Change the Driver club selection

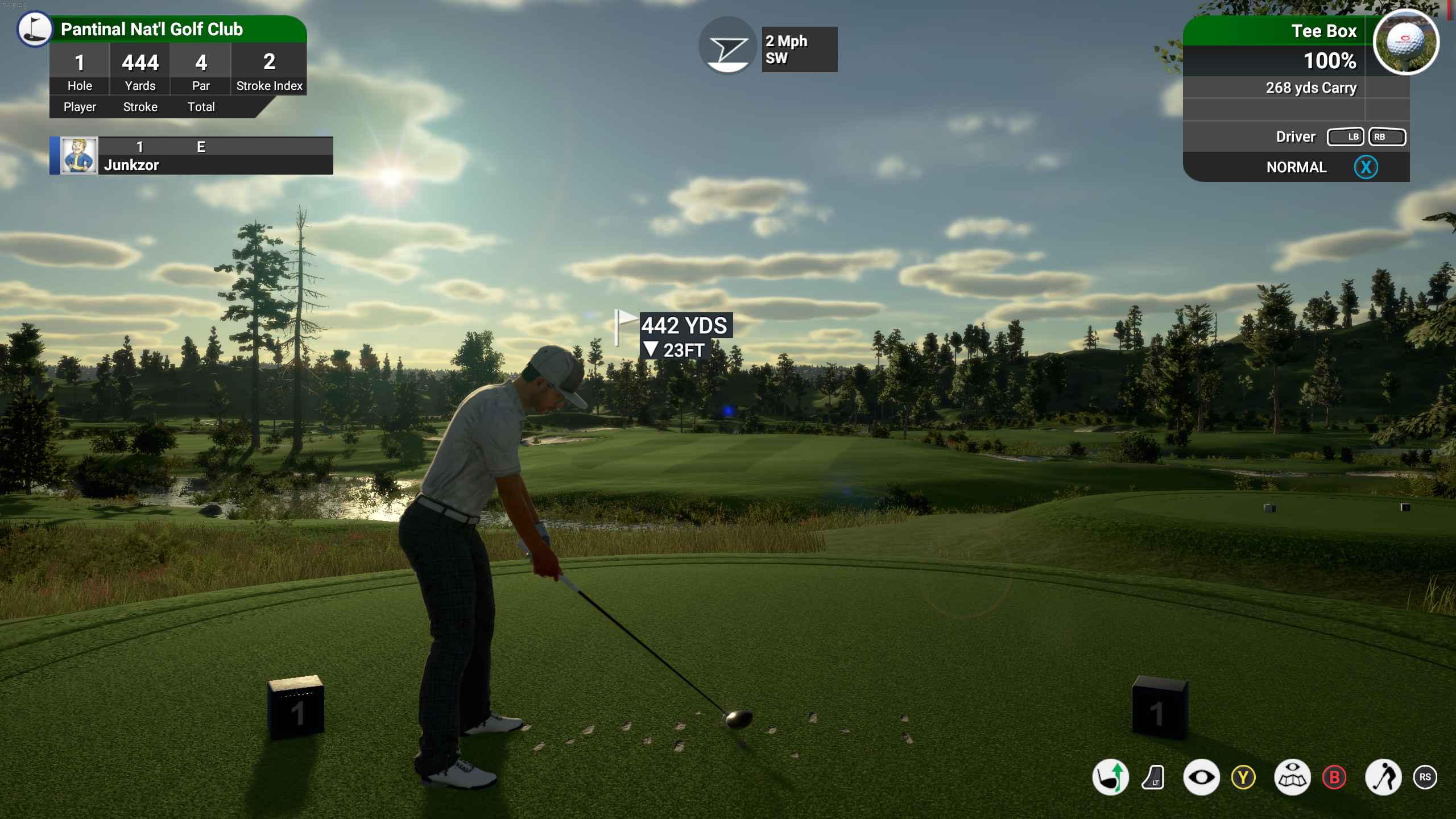click(1296, 136)
